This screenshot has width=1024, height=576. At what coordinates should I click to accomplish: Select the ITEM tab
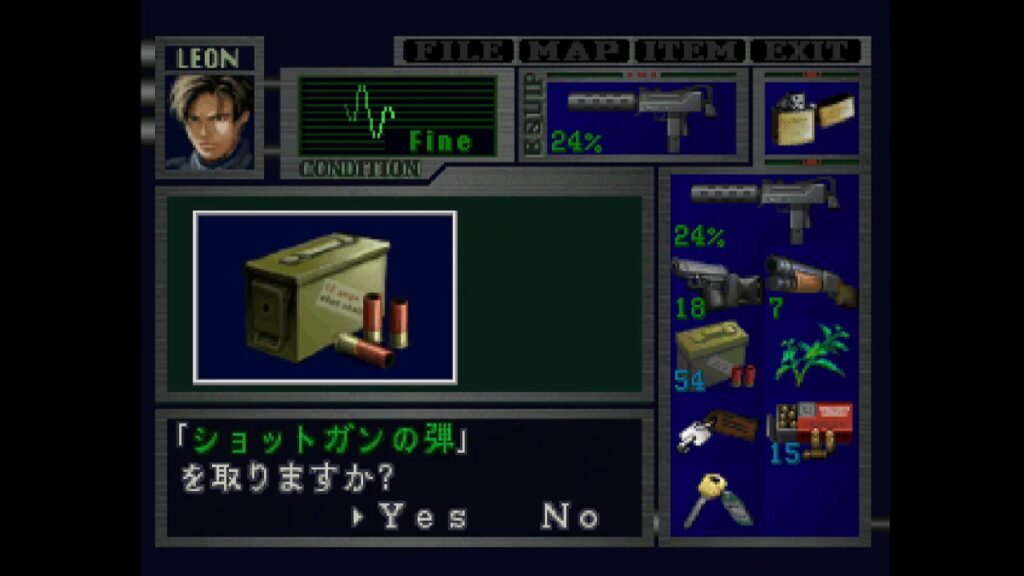pyautogui.click(x=690, y=51)
